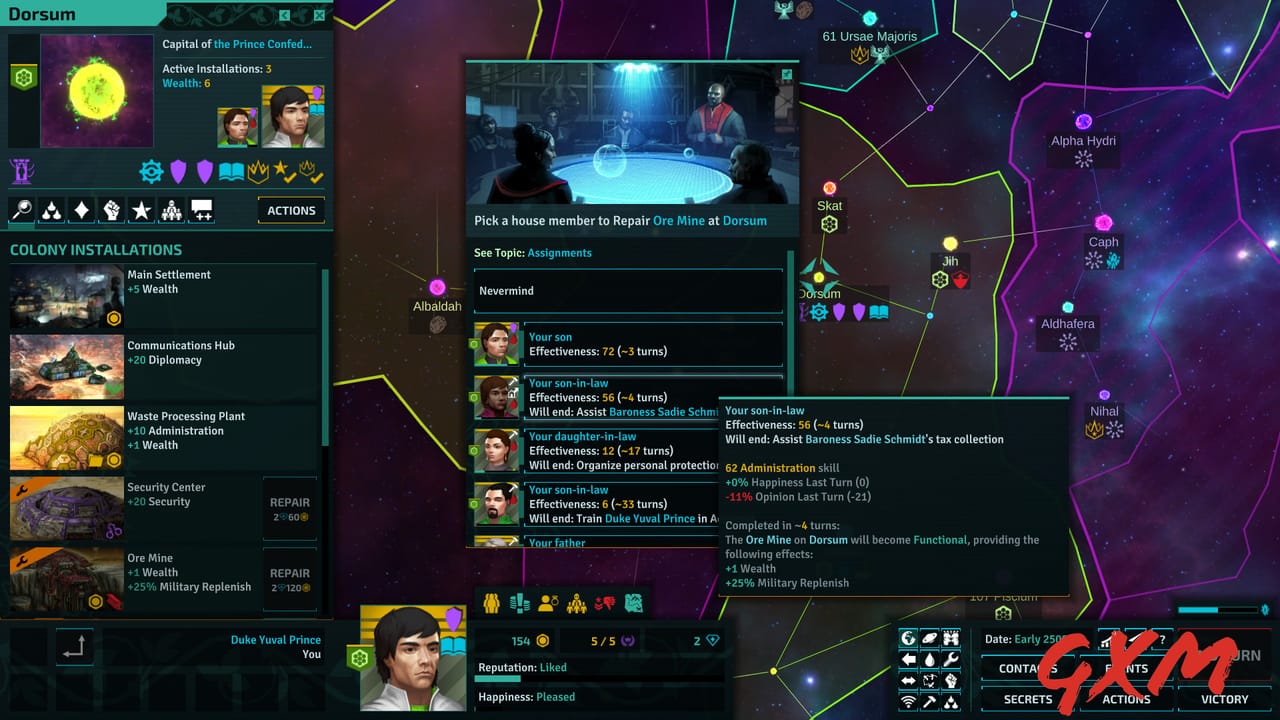
Task: Open the globe map mode icon
Action: [x=909, y=638]
